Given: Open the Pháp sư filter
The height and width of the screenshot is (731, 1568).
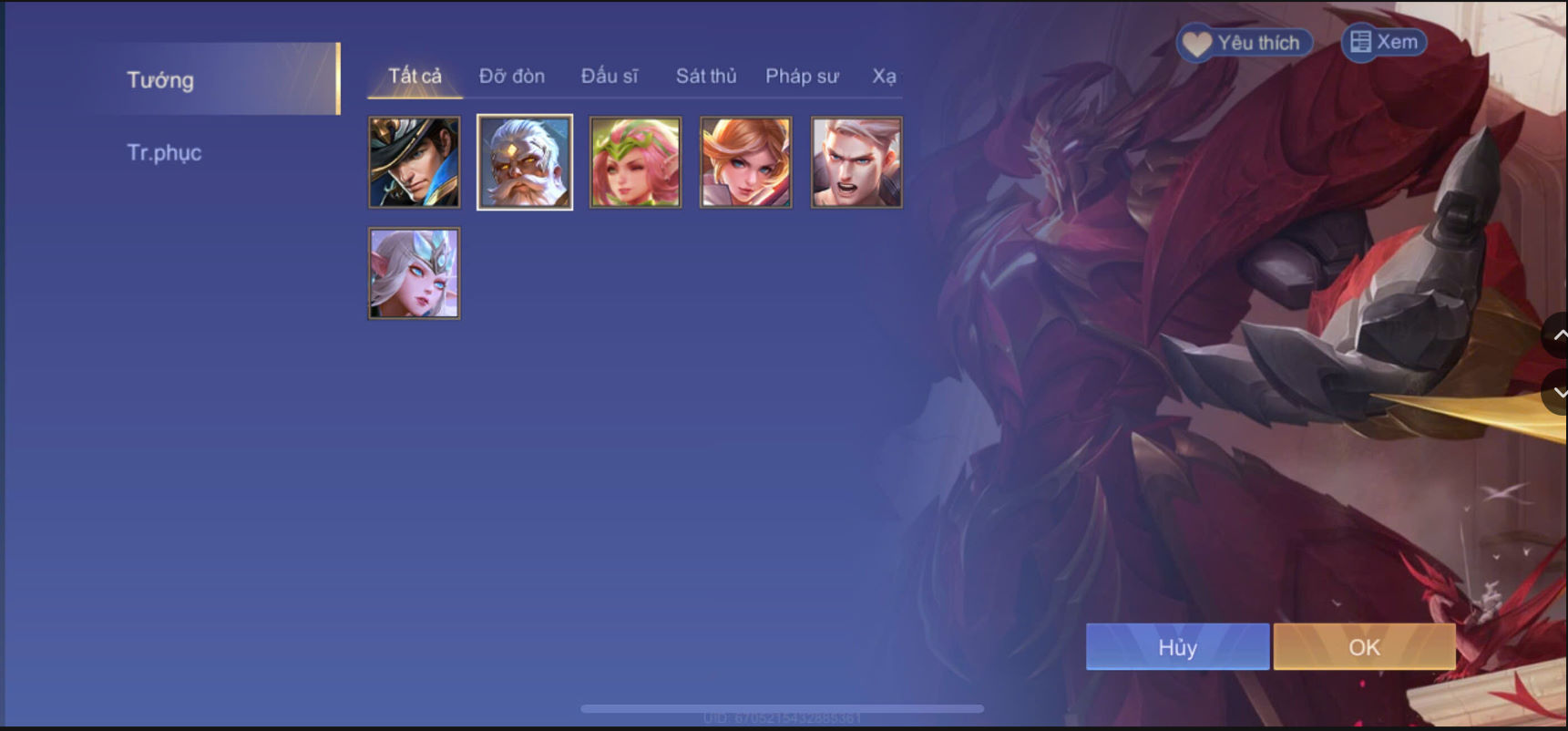Looking at the screenshot, I should (803, 77).
